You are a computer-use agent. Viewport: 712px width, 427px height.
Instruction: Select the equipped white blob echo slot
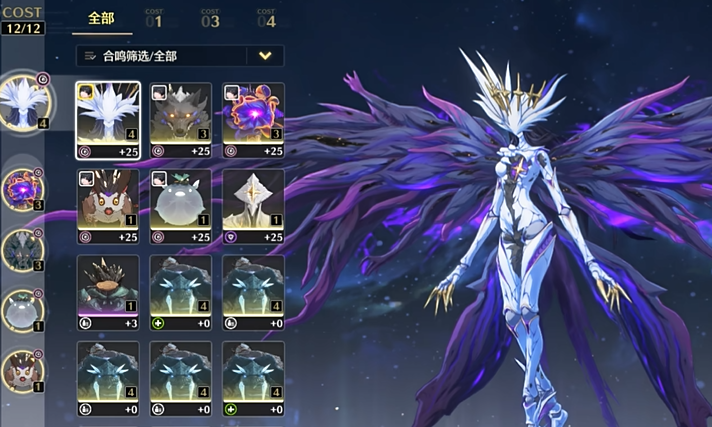tap(22, 310)
